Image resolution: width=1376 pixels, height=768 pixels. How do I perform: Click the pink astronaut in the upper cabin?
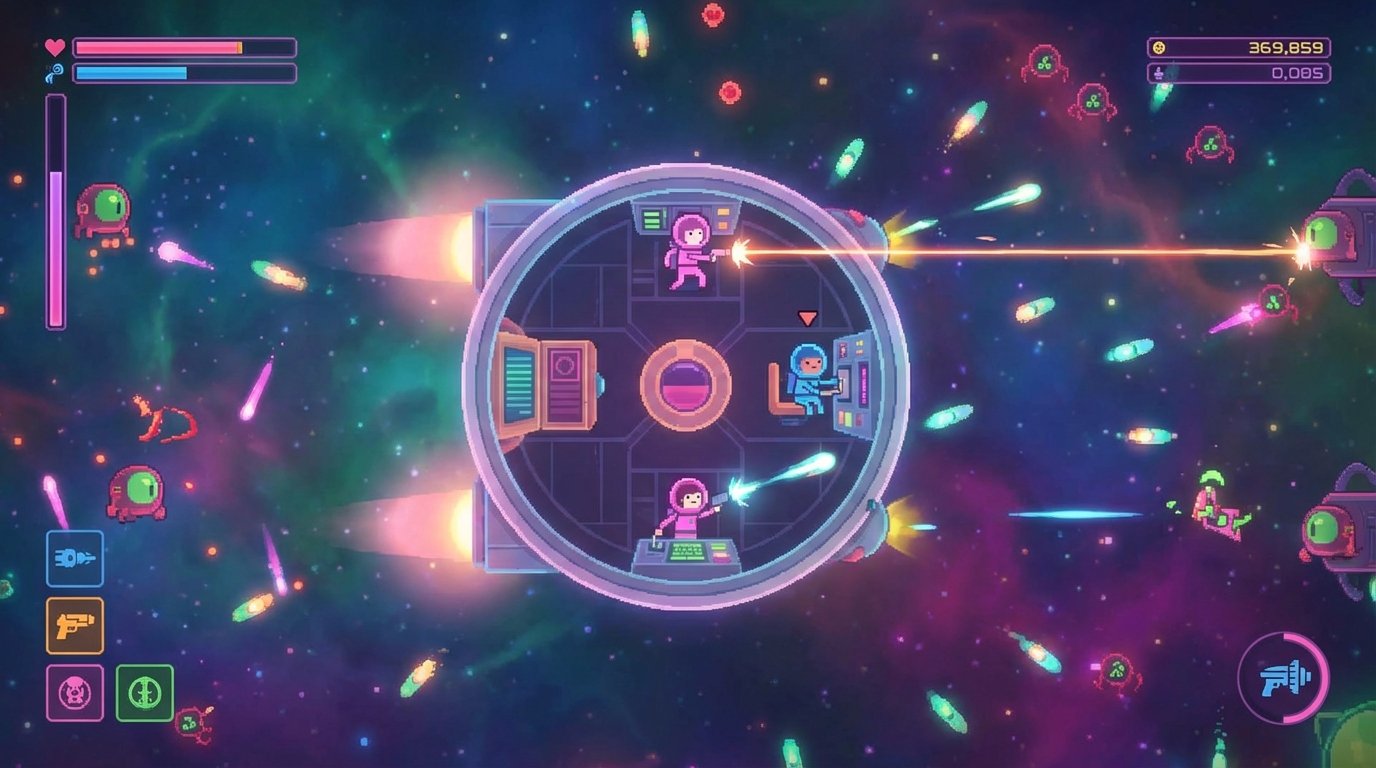690,250
